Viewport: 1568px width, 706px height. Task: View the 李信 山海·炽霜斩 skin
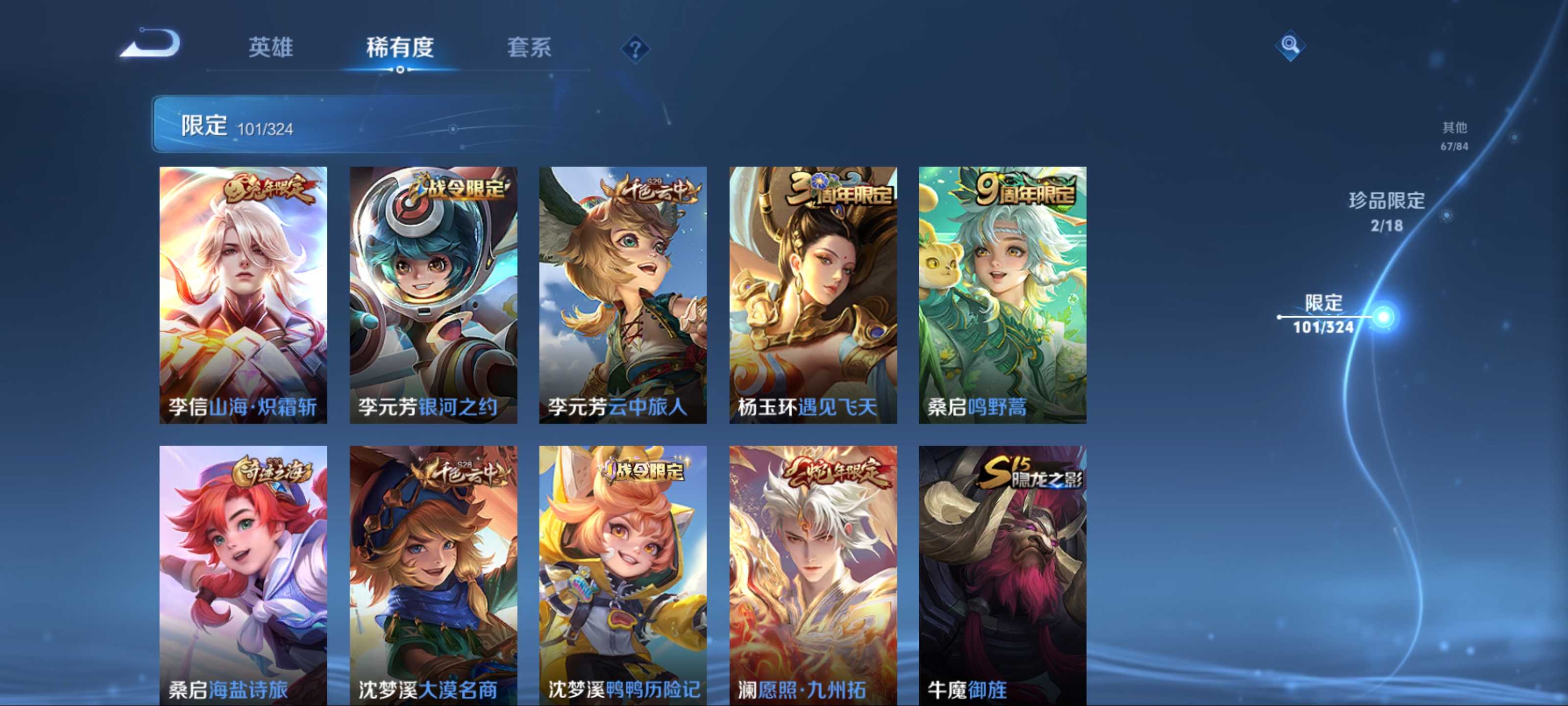244,295
